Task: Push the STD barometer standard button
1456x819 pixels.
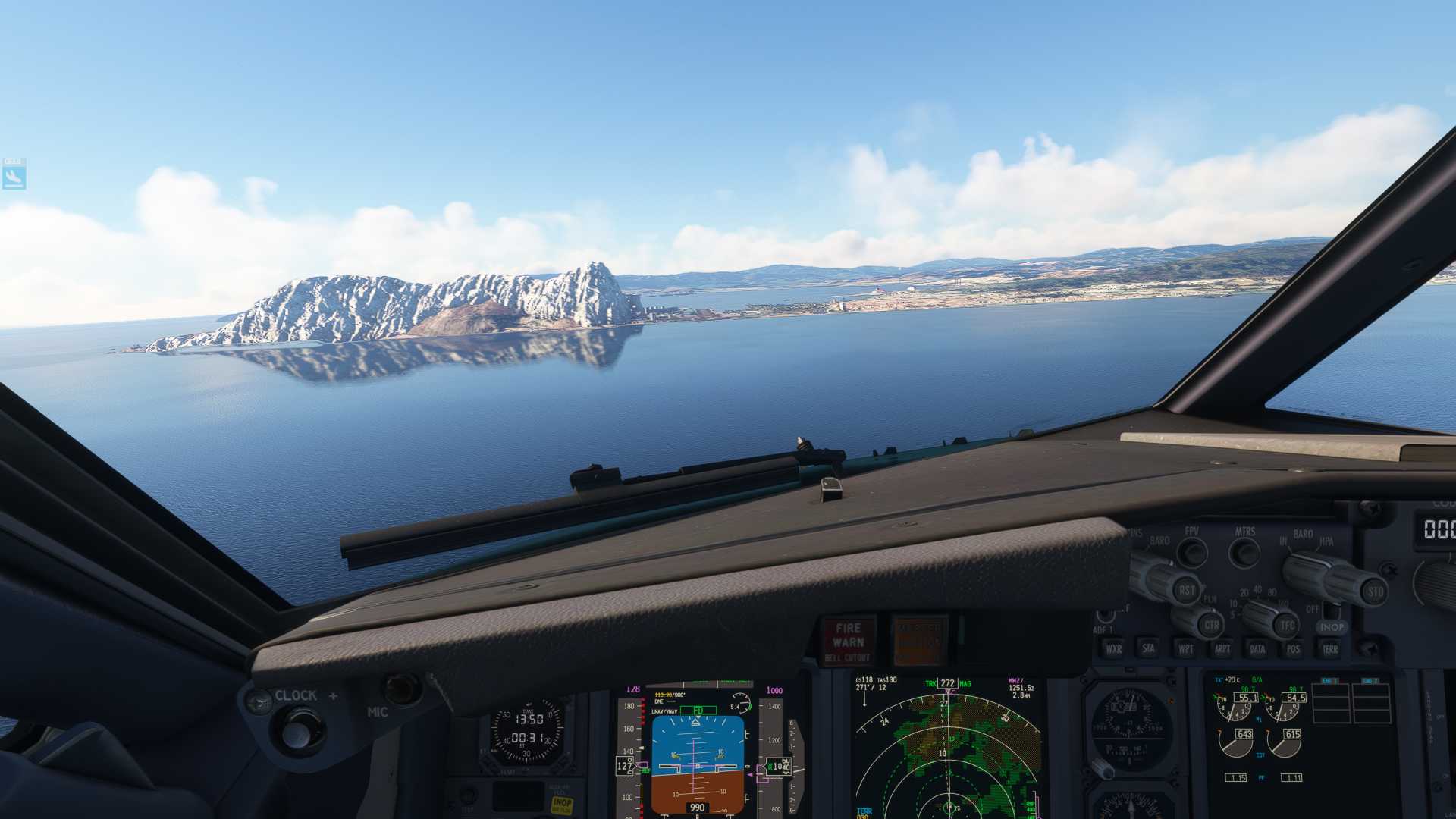Action: coord(1374,591)
